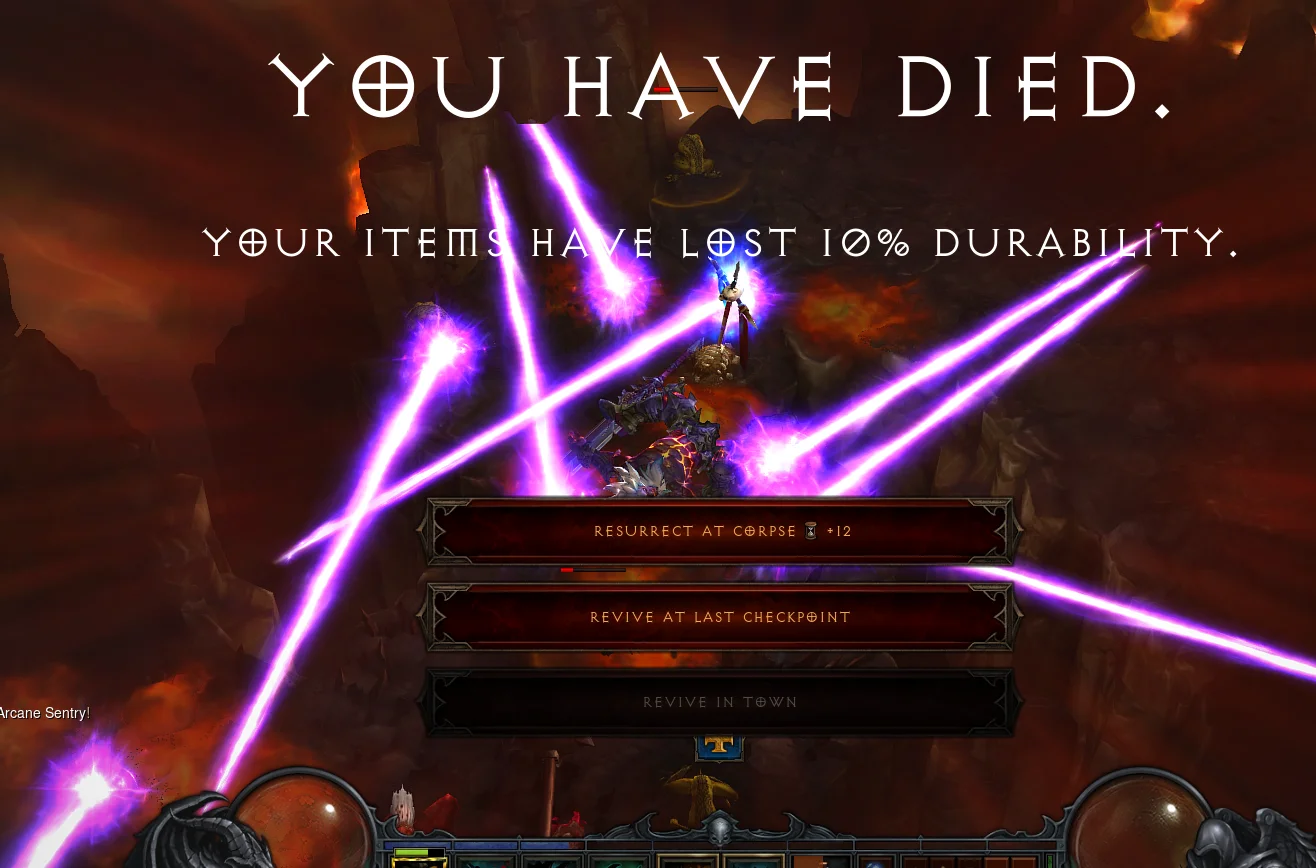The width and height of the screenshot is (1316, 868).
Task: Select Revive at Last Checkpoint
Action: [x=720, y=617]
